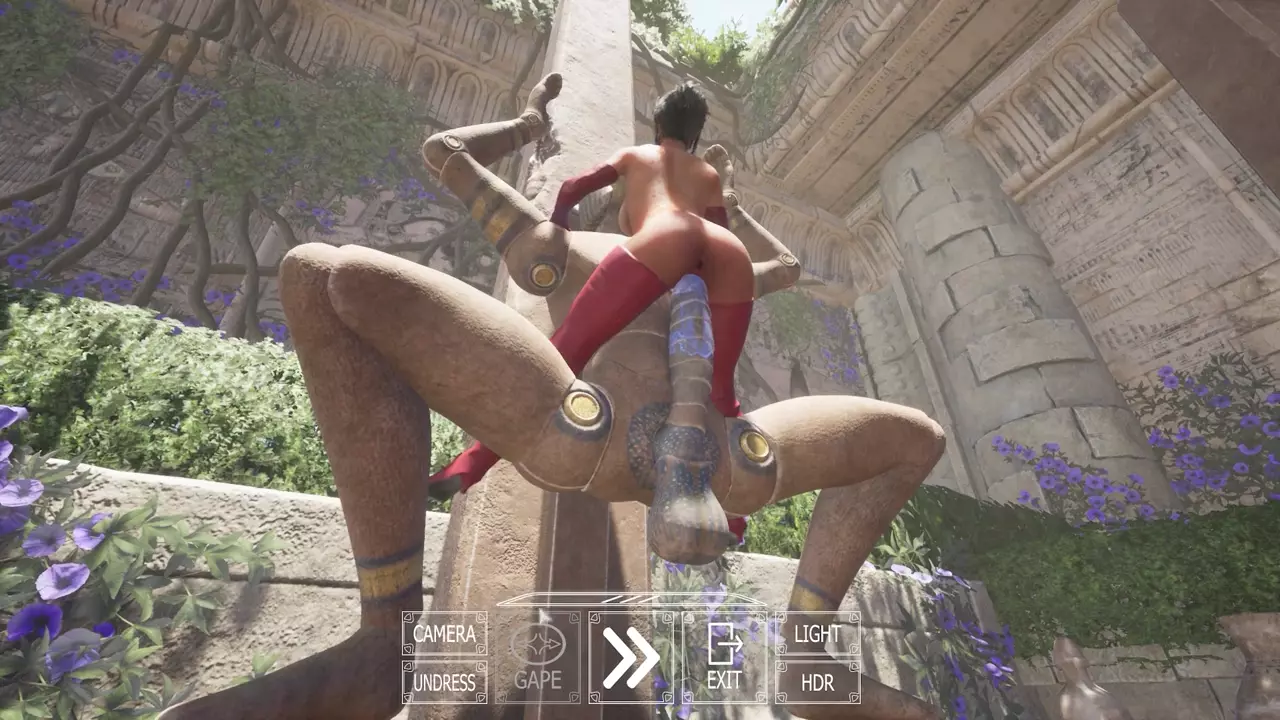
Task: Activate the double-arrow fast-forward button
Action: pyautogui.click(x=631, y=657)
